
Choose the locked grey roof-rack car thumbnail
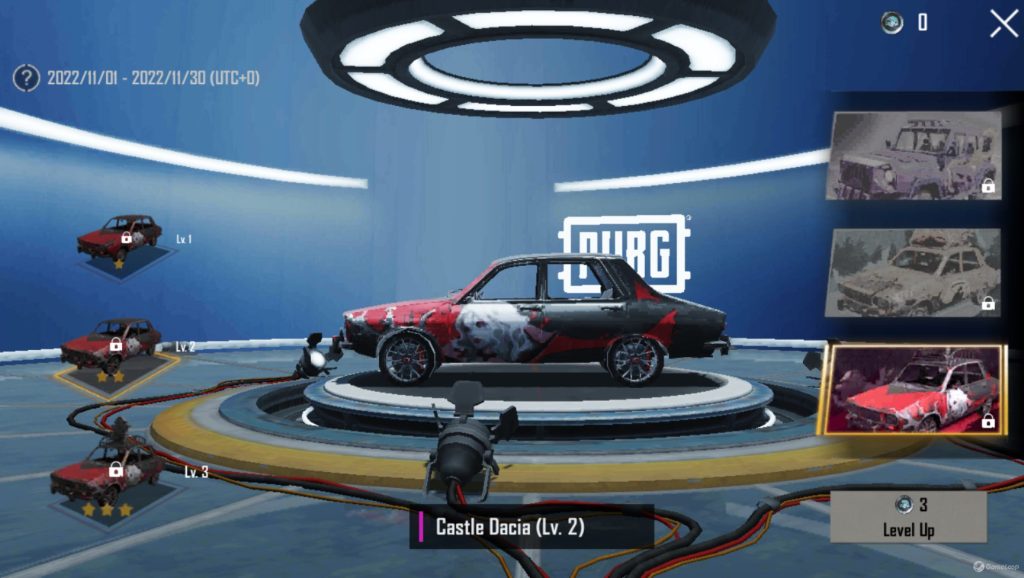(x=913, y=271)
